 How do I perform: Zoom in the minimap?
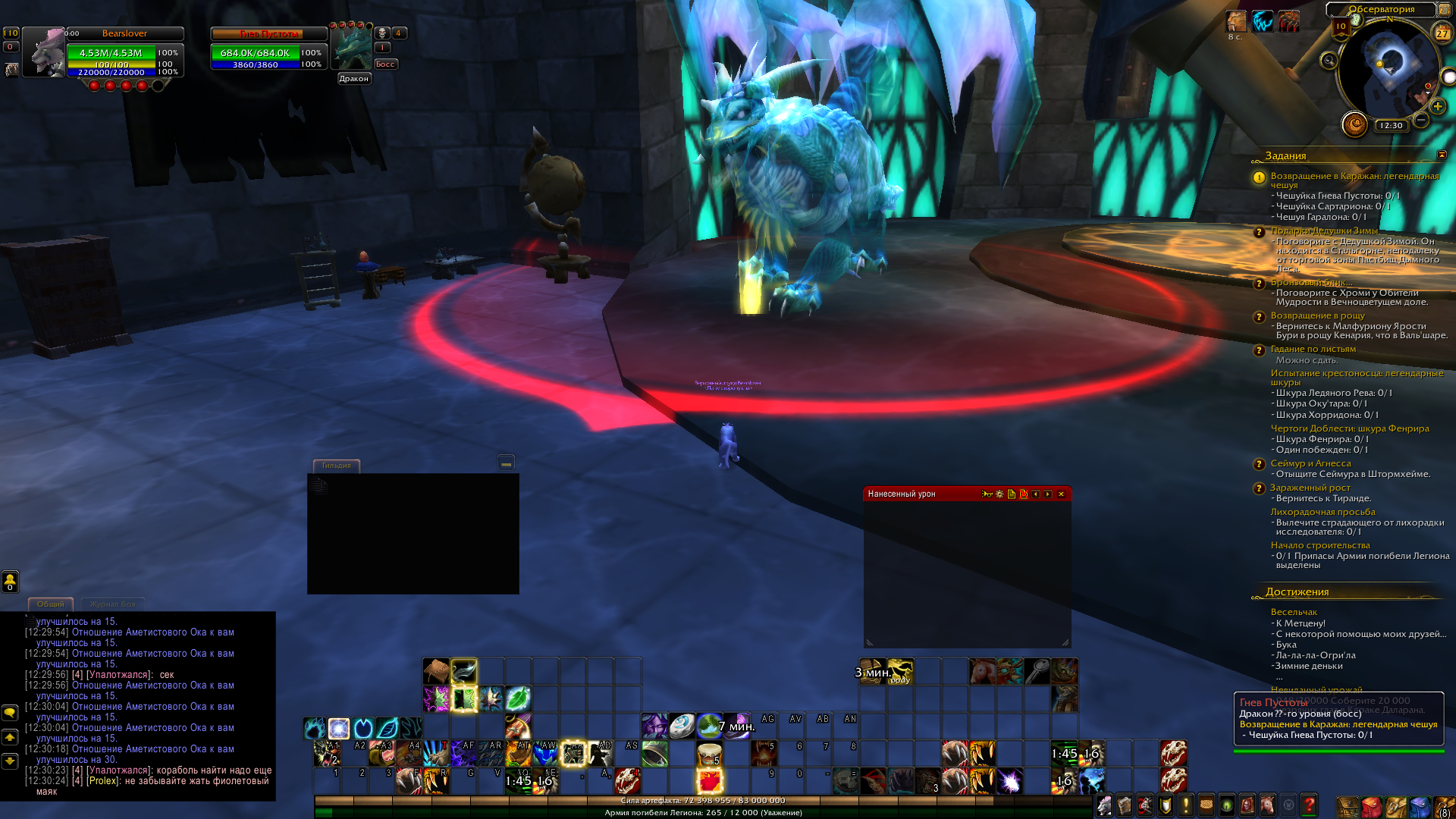click(x=1437, y=106)
